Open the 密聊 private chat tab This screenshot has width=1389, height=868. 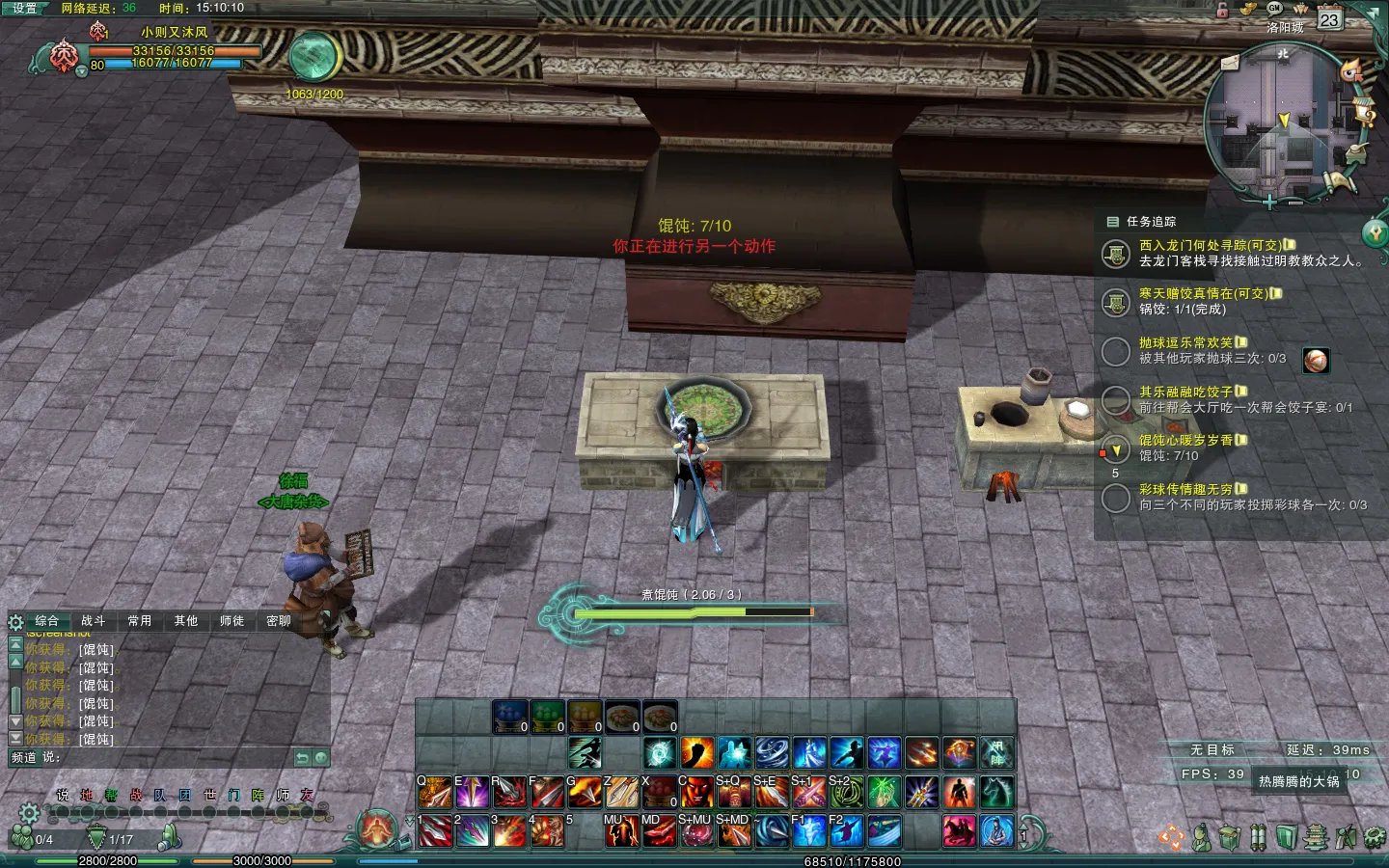tap(279, 621)
